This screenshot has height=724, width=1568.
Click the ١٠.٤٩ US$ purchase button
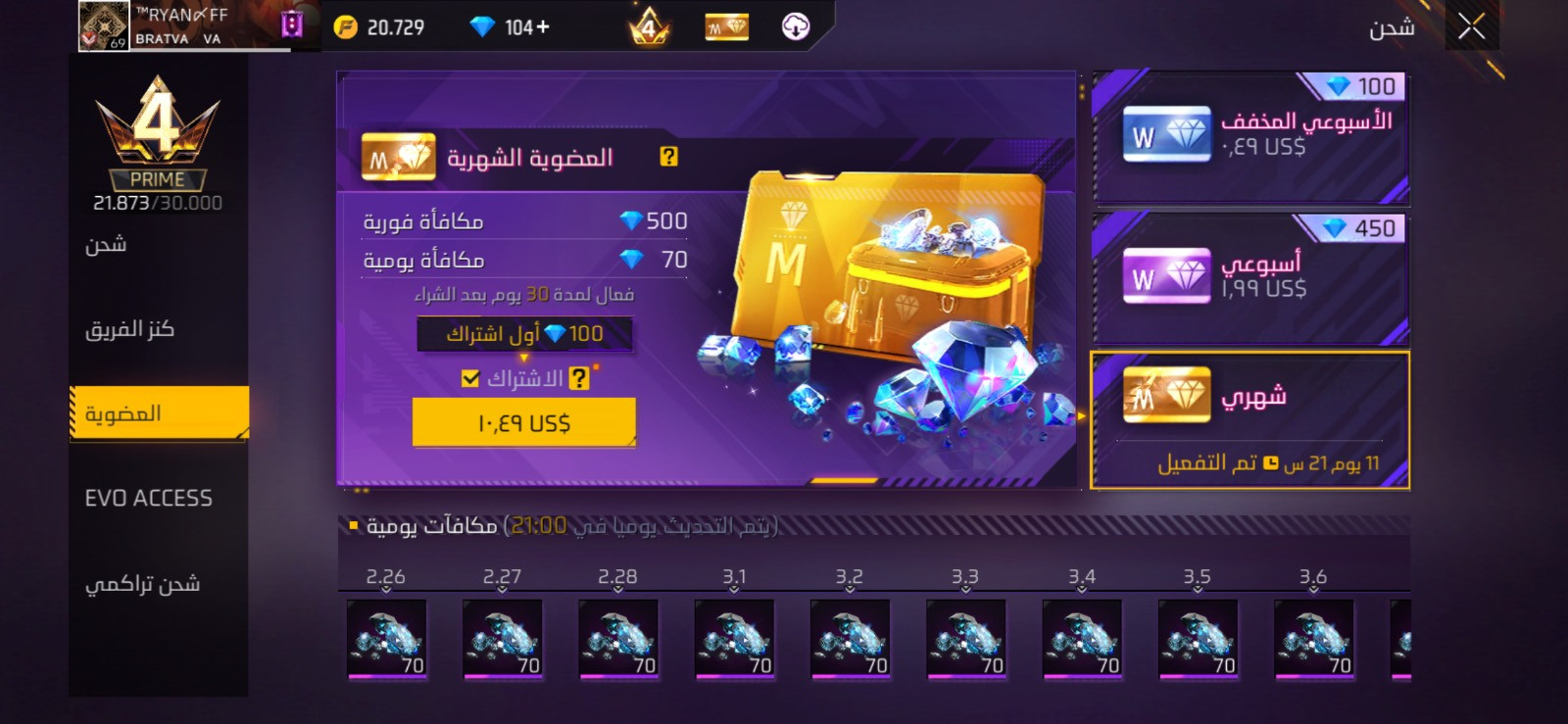tap(522, 422)
